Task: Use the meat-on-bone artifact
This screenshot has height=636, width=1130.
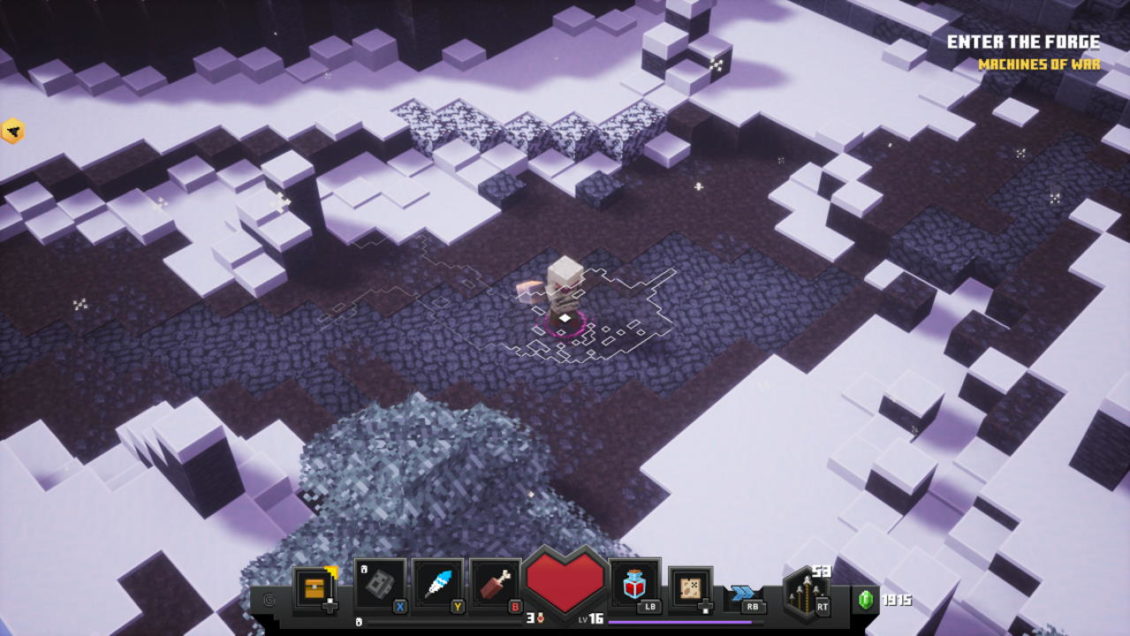Action: coord(496,586)
